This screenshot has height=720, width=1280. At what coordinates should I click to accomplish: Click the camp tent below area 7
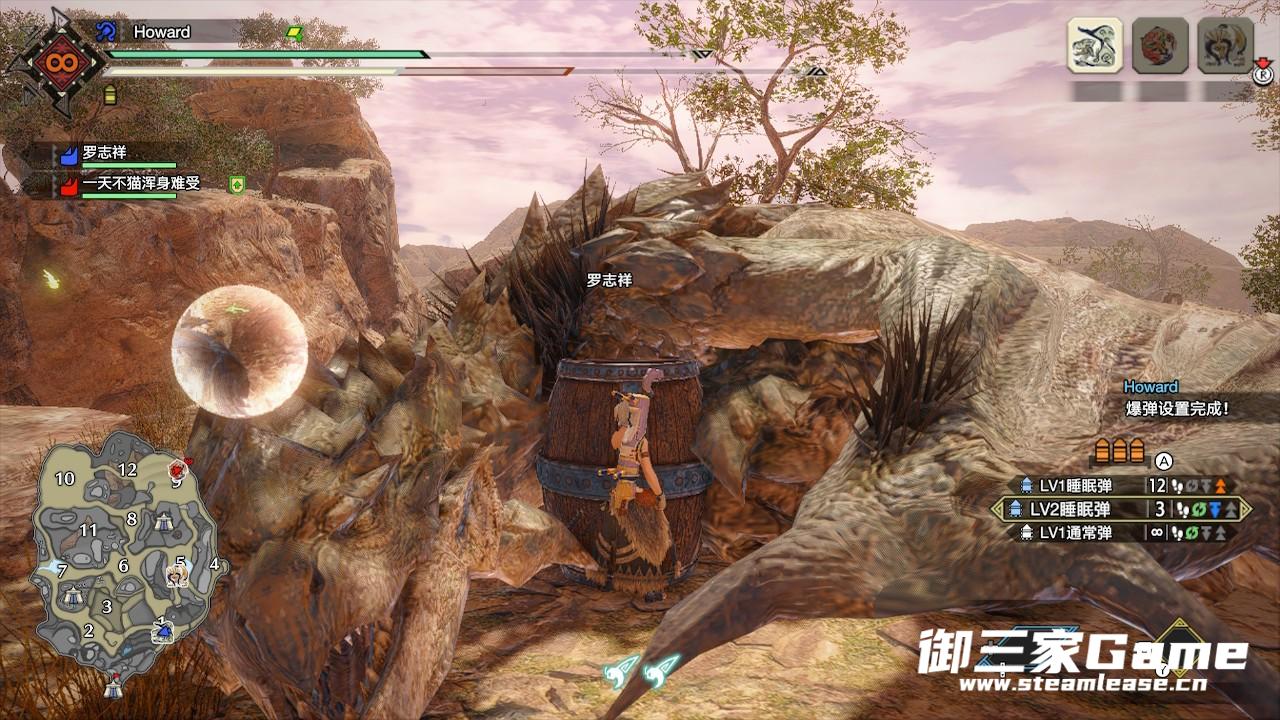[x=71, y=595]
